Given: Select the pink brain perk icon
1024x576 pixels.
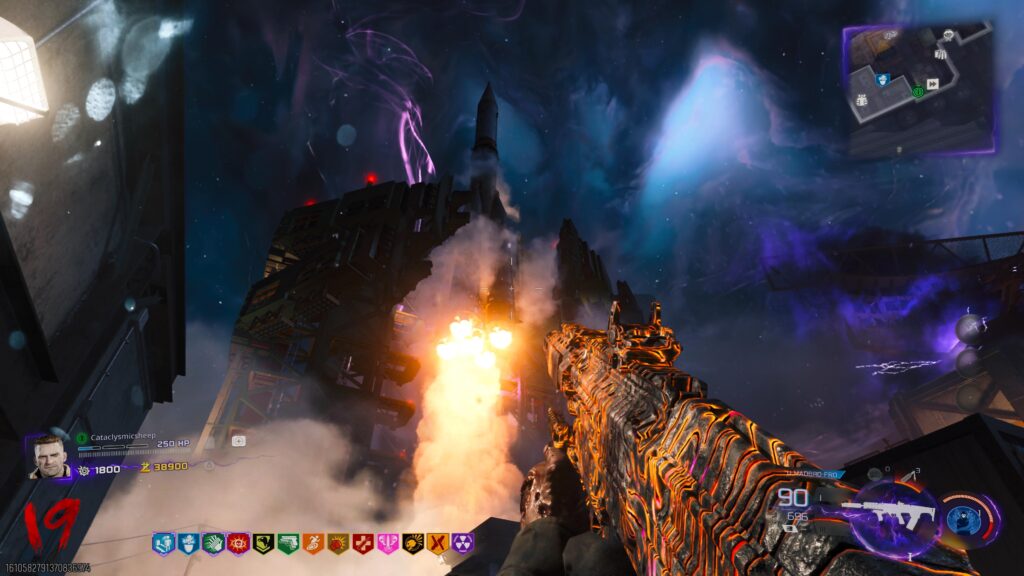Looking at the screenshot, I should 388,543.
